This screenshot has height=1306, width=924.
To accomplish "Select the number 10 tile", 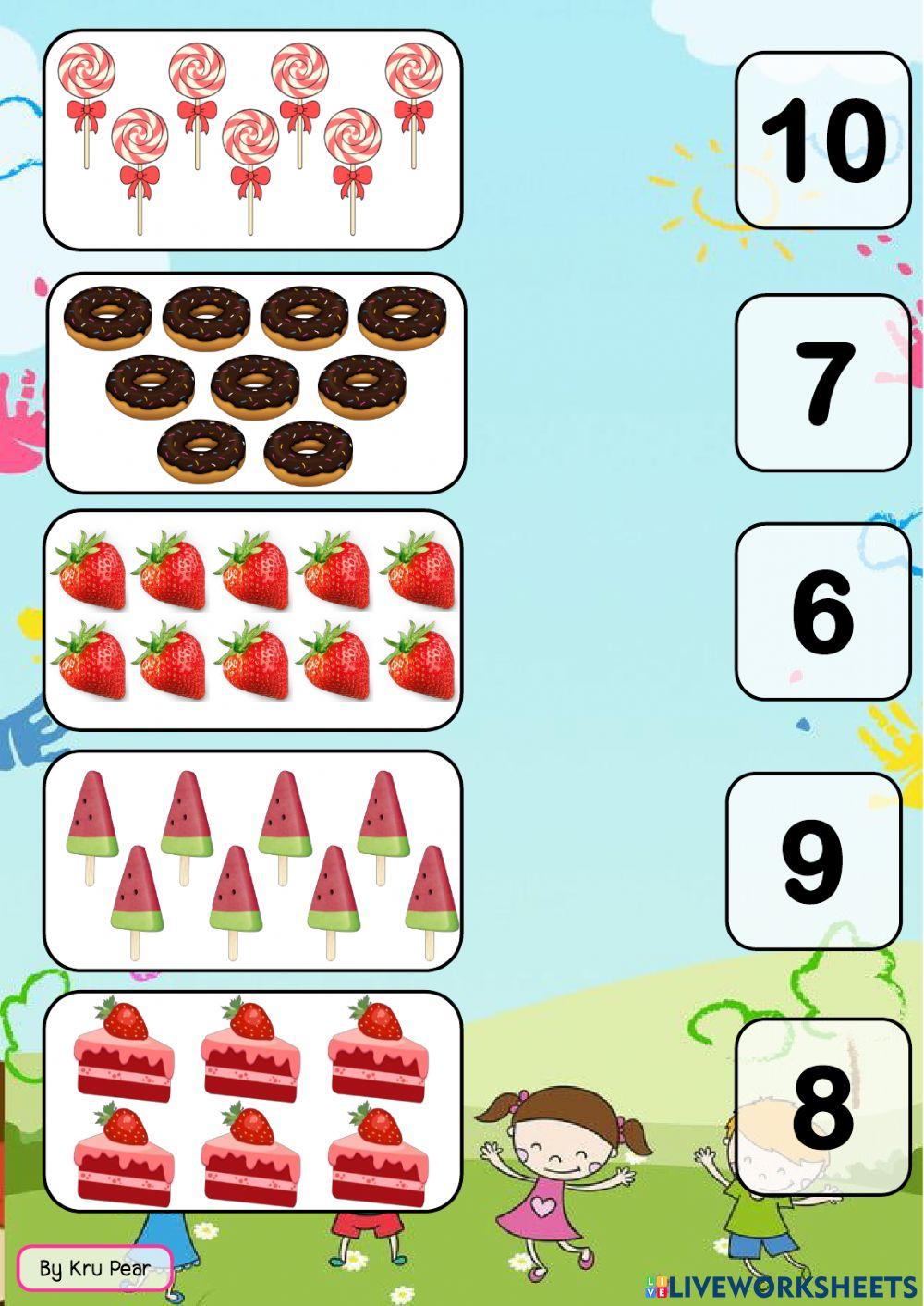I will pos(822,140).
